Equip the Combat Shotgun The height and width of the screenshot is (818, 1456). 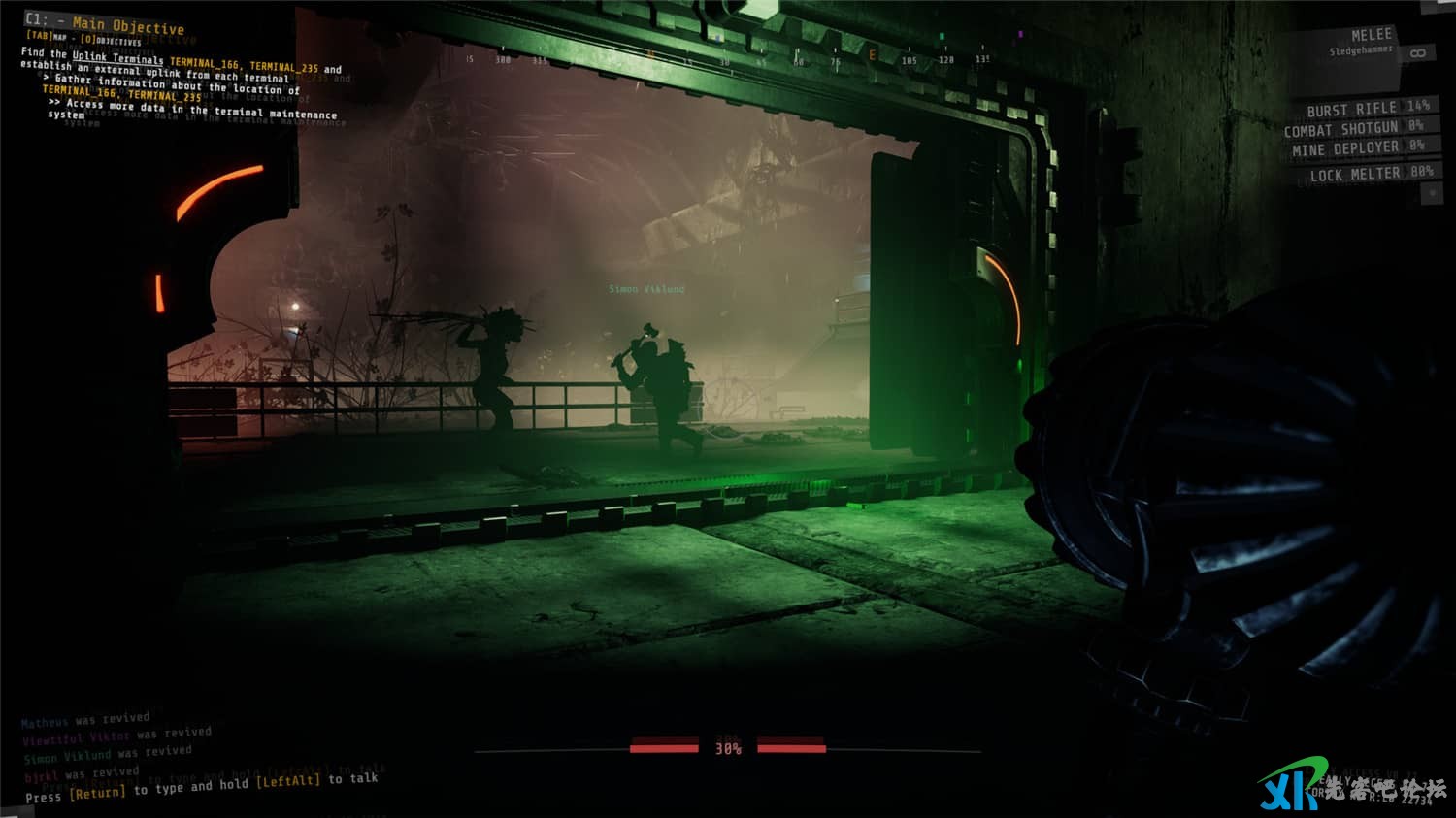pyautogui.click(x=1353, y=128)
